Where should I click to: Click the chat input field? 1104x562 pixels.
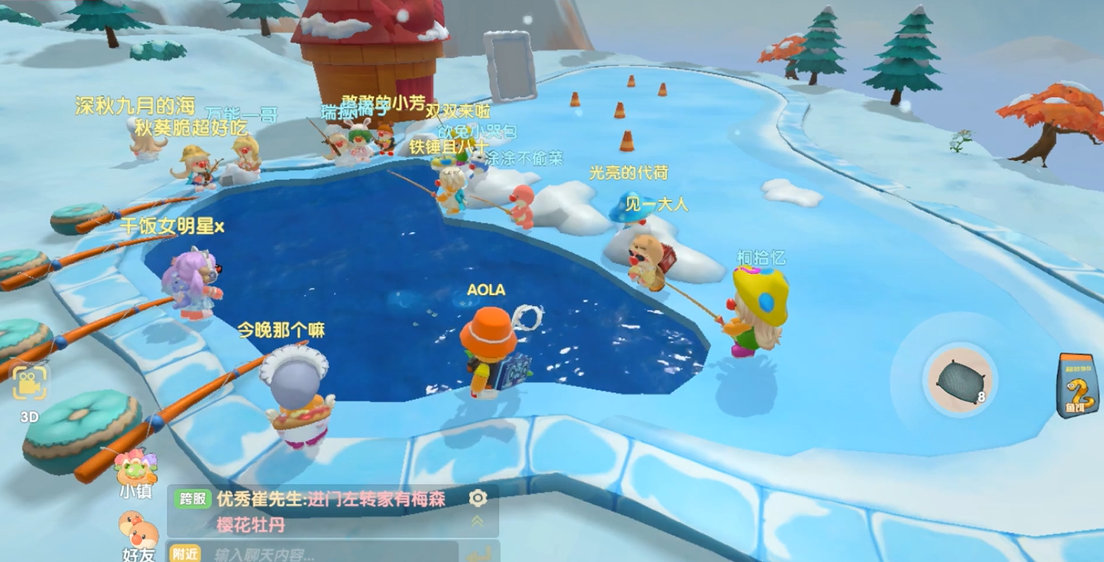pos(330,553)
